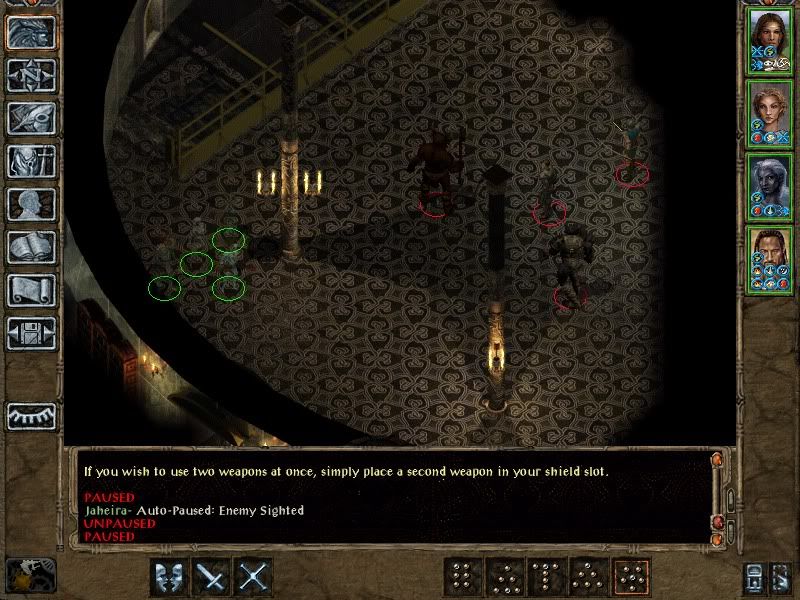Open the character record sheet
The height and width of the screenshot is (600, 800).
coord(32,205)
